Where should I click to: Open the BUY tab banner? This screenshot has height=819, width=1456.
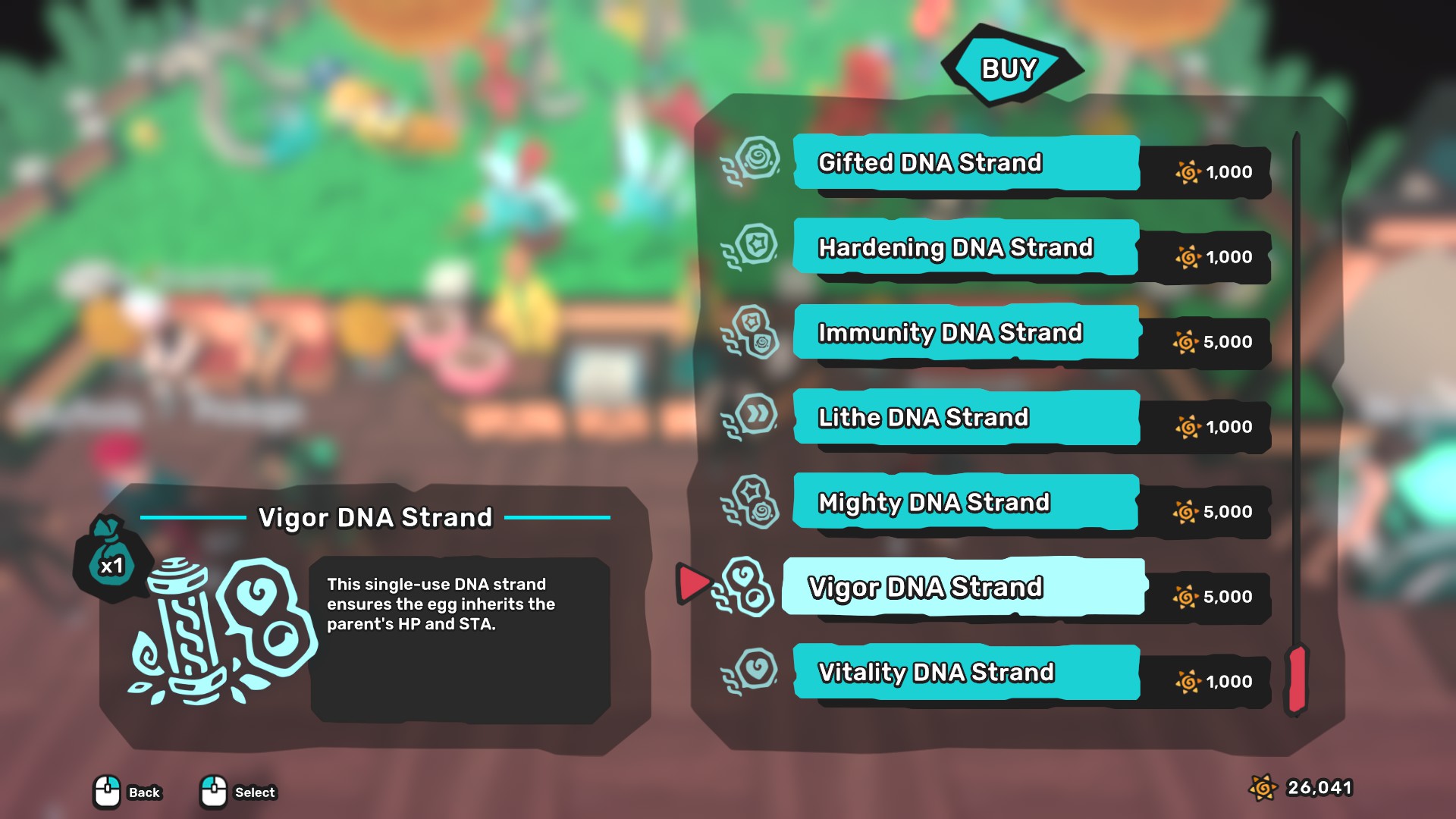[x=1009, y=70]
